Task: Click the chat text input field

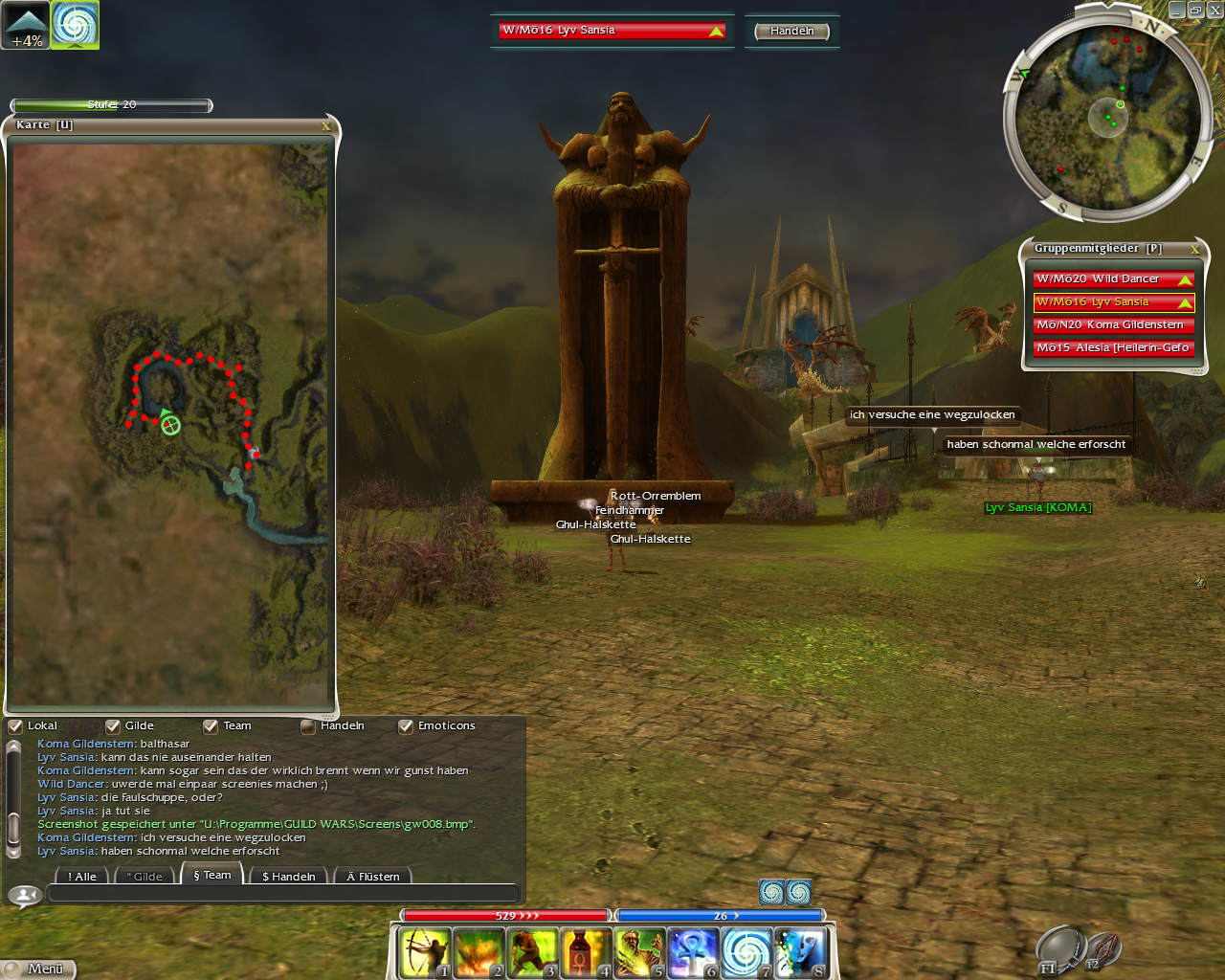Action: click(x=283, y=894)
